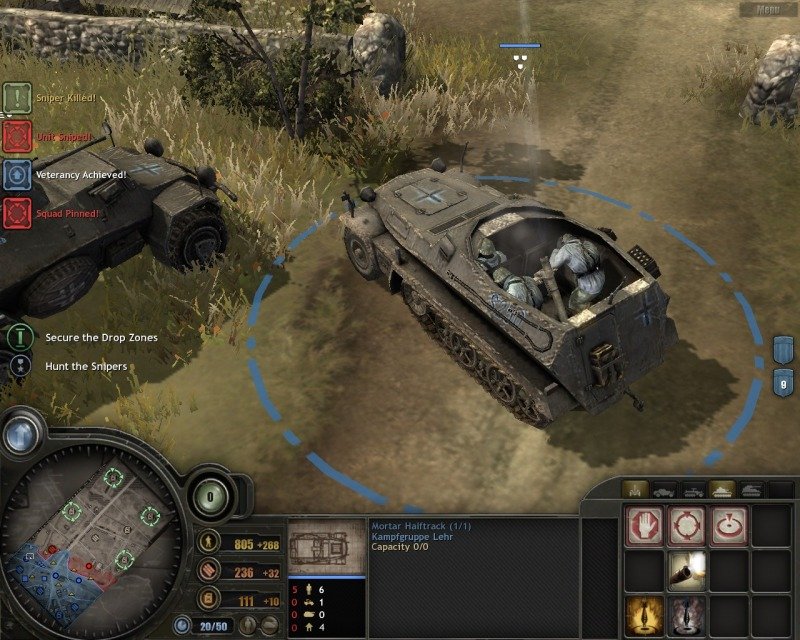This screenshot has width=800, height=640.
Task: Open the Veterancy Achieved notification
Action: (17, 174)
